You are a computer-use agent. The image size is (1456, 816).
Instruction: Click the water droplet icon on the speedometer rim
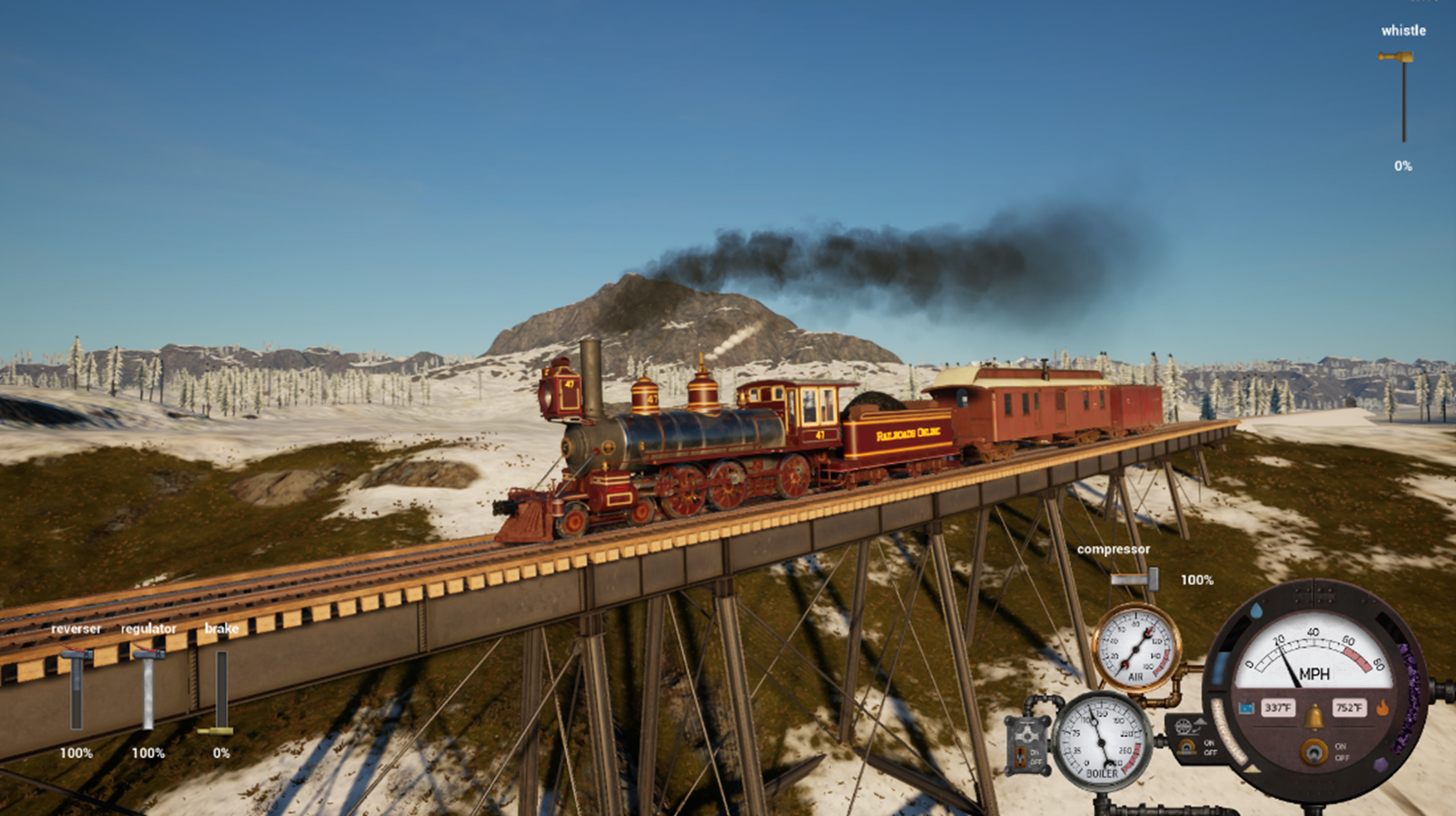1257,610
